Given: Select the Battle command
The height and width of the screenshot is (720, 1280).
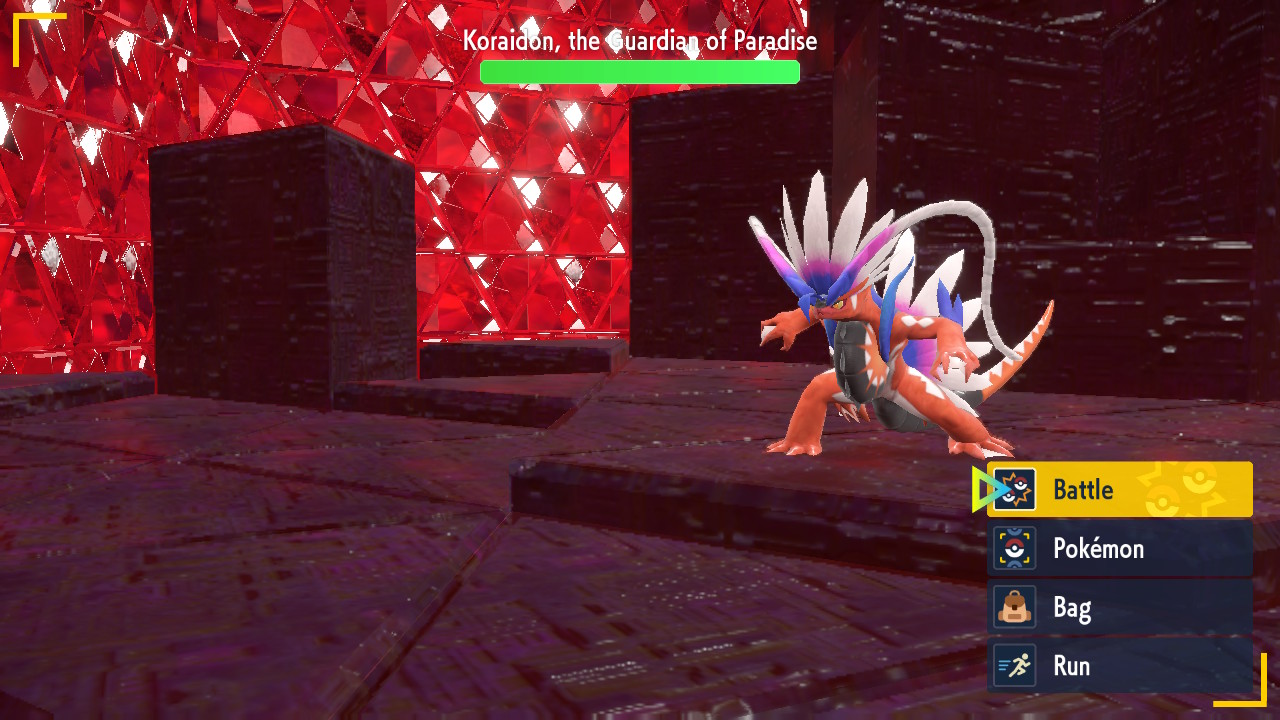Looking at the screenshot, I should tap(1119, 490).
